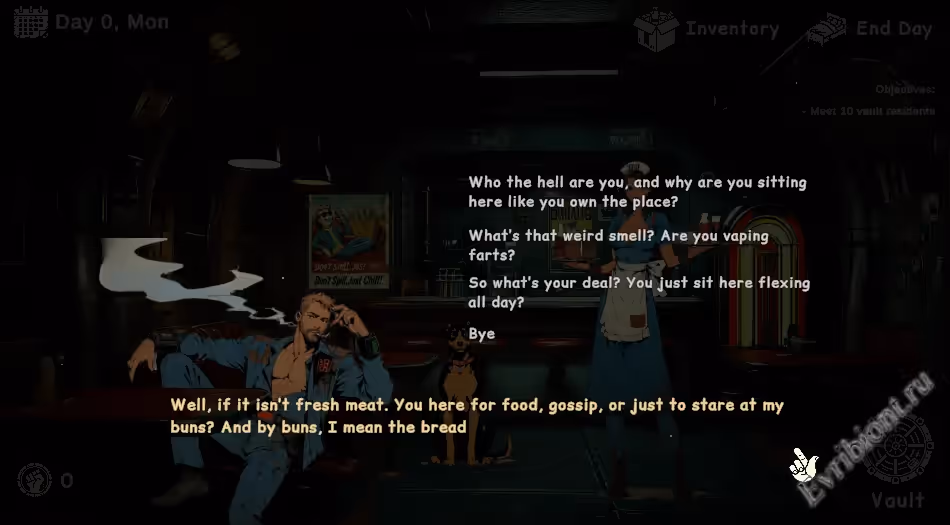The height and width of the screenshot is (525, 950).
Task: Say Bye to end conversation
Action: tap(482, 334)
